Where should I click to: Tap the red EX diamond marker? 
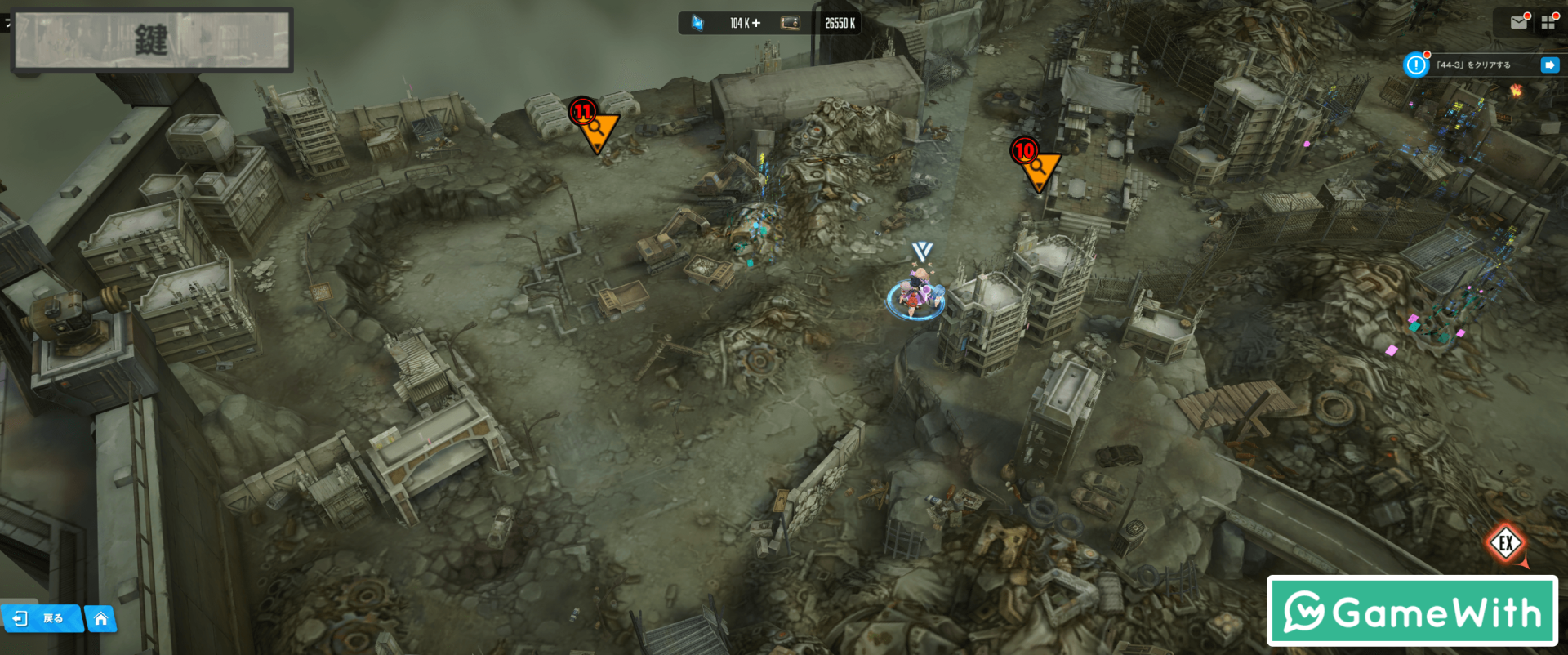coord(1506,543)
